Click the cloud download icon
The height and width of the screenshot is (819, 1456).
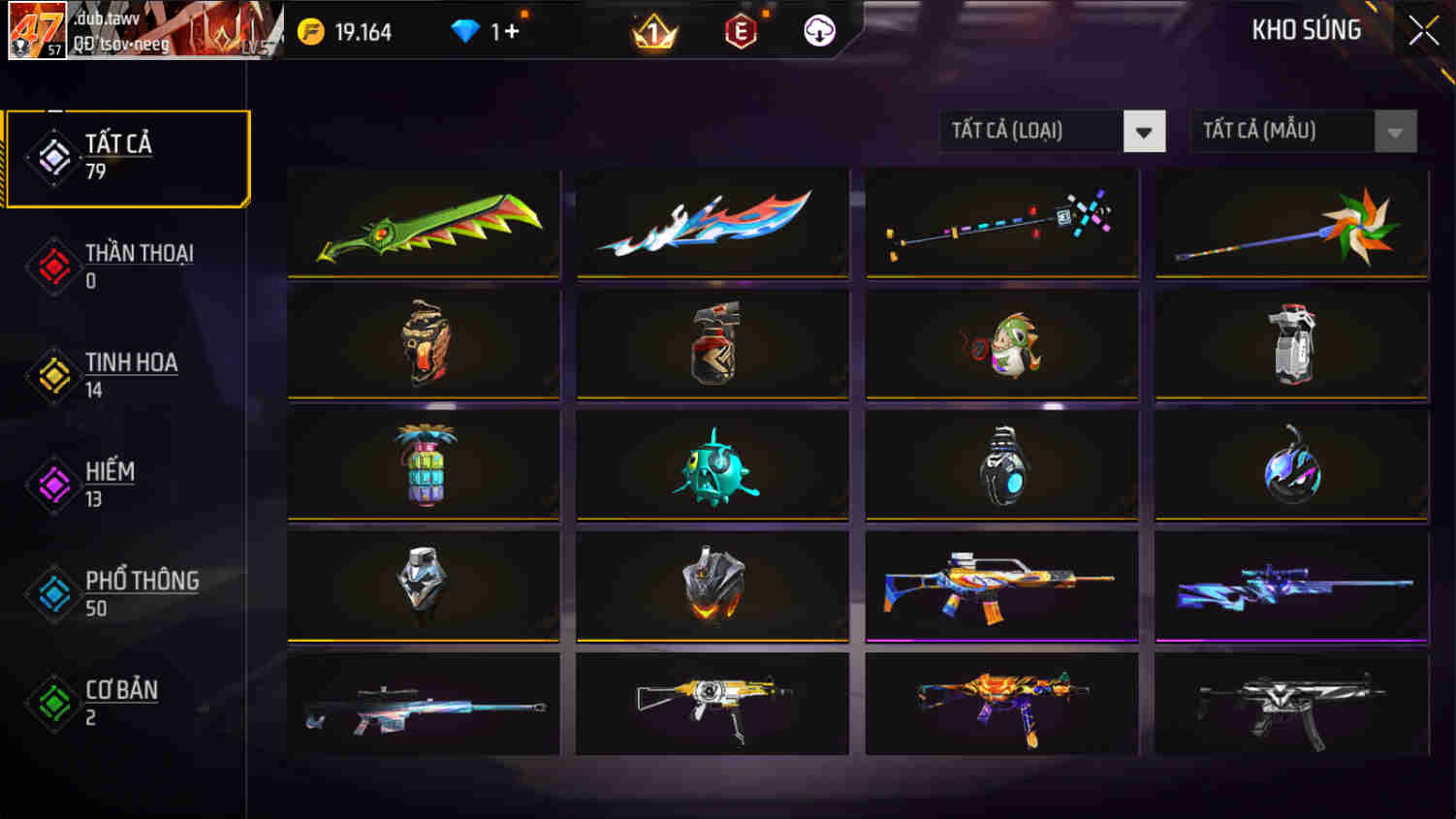click(x=819, y=30)
